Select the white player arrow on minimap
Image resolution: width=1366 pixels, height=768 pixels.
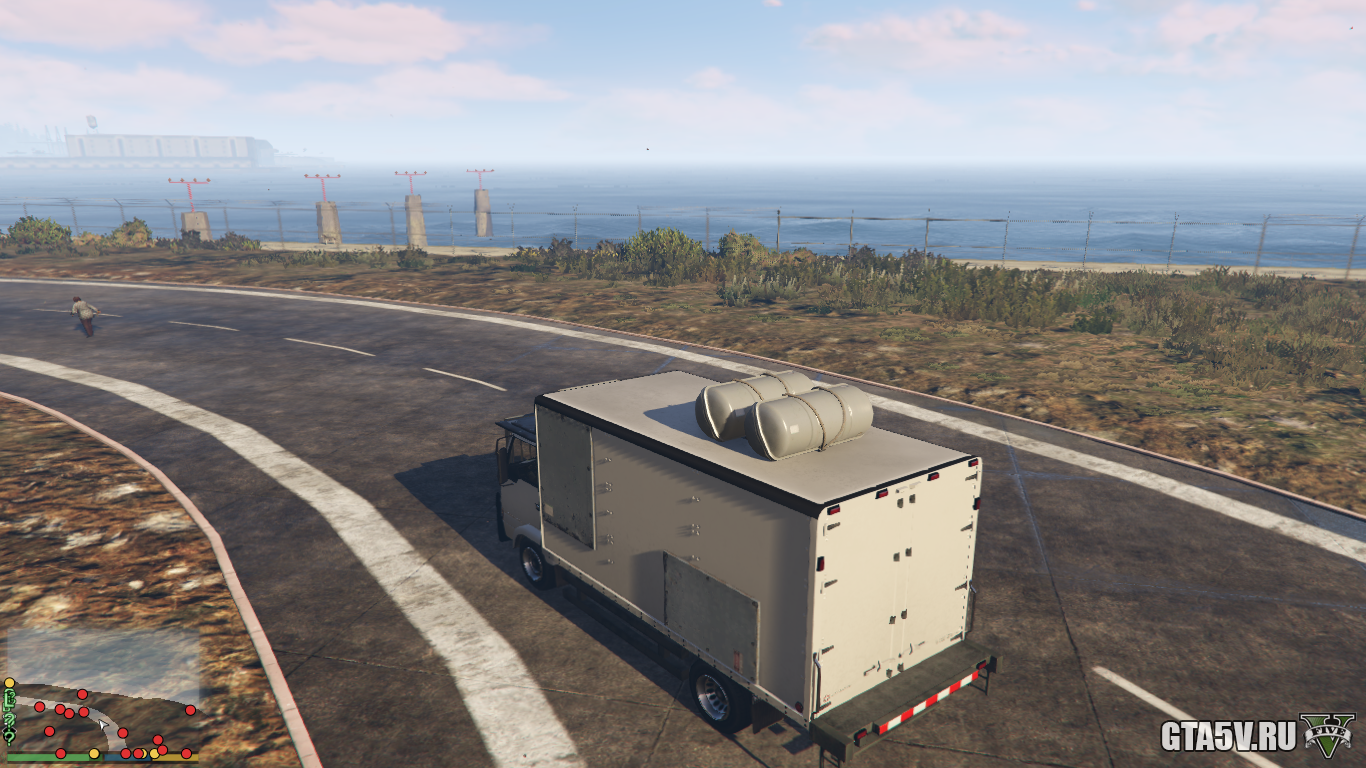click(x=102, y=724)
